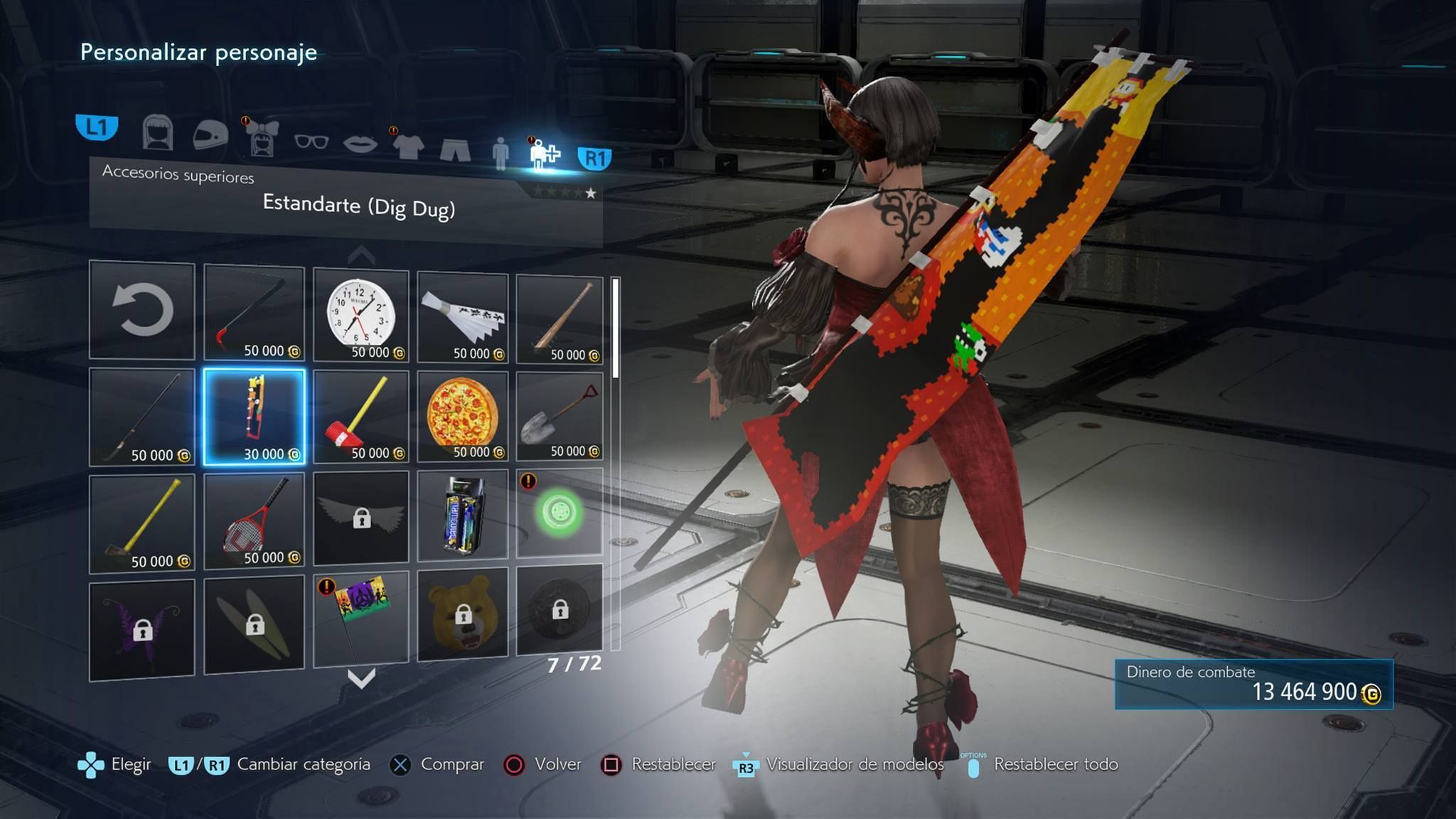Choose the locked bear head item
Image resolution: width=1456 pixels, height=819 pixels.
[x=463, y=614]
